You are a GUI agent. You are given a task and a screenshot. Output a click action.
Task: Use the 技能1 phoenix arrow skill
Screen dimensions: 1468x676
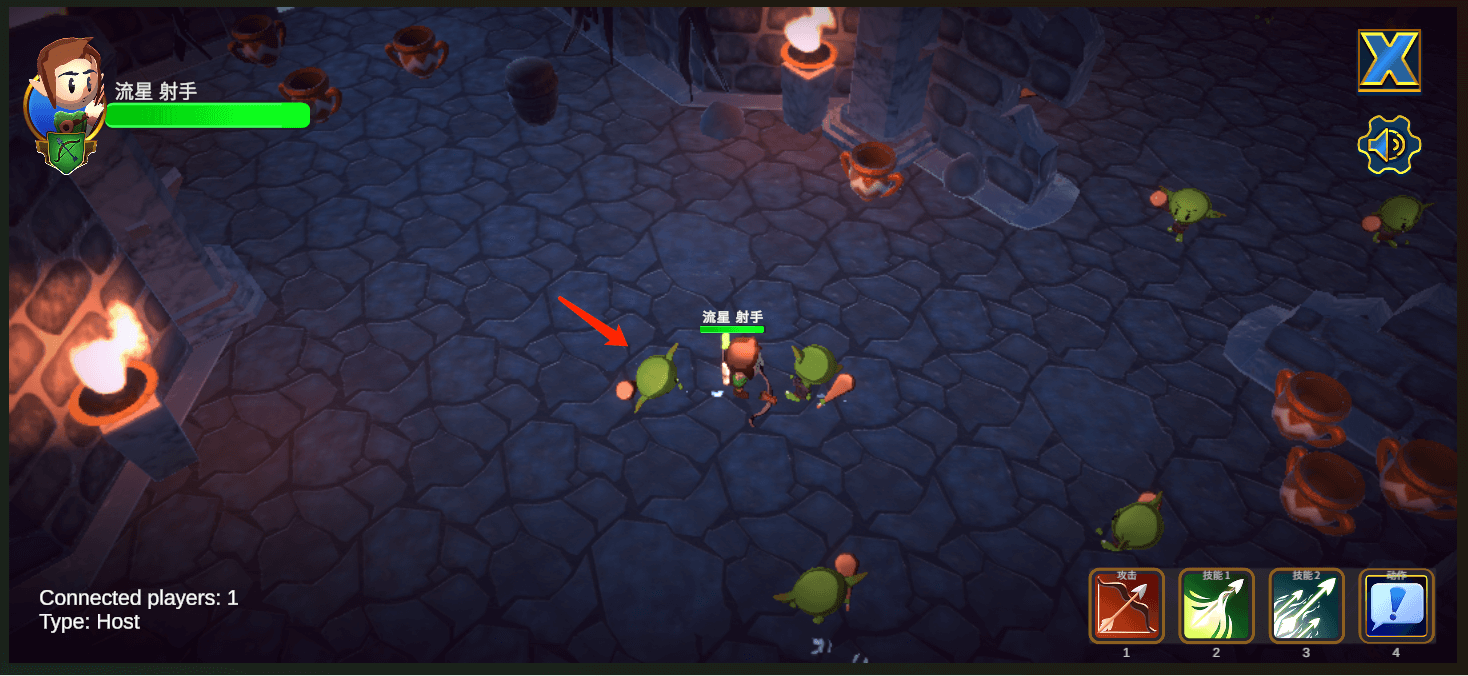click(x=1216, y=607)
